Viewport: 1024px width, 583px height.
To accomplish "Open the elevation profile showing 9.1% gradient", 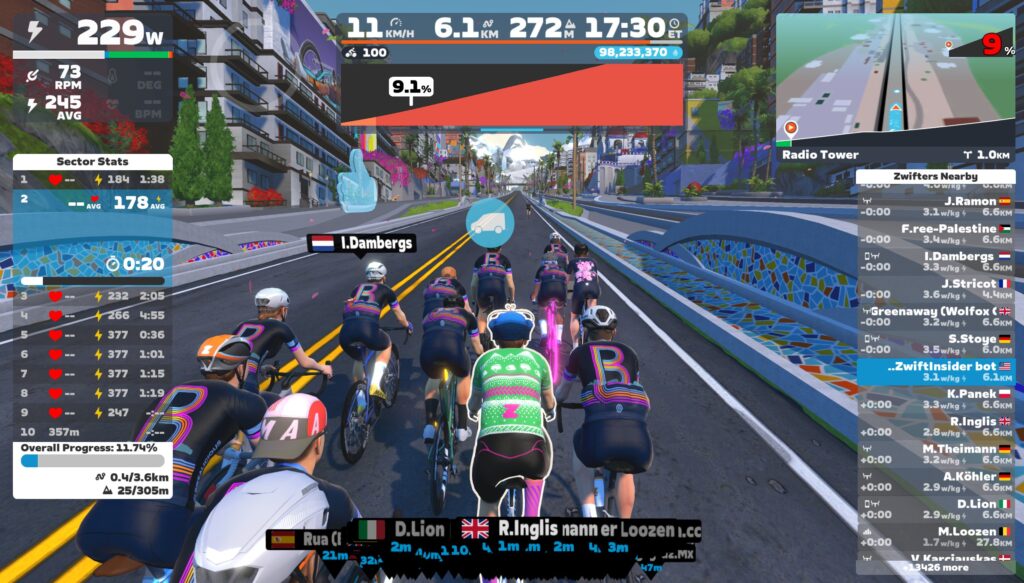I will click(x=512, y=95).
